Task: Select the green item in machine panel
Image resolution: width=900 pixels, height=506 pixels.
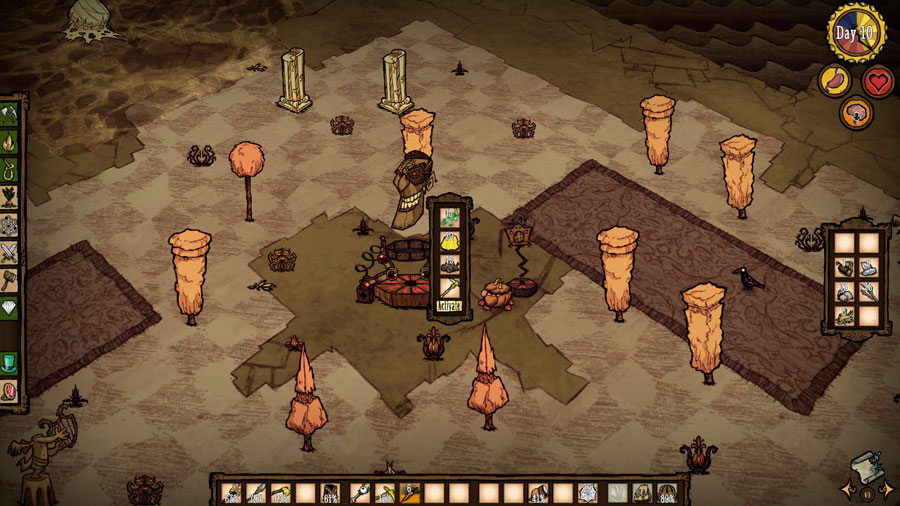Action: 449,216
